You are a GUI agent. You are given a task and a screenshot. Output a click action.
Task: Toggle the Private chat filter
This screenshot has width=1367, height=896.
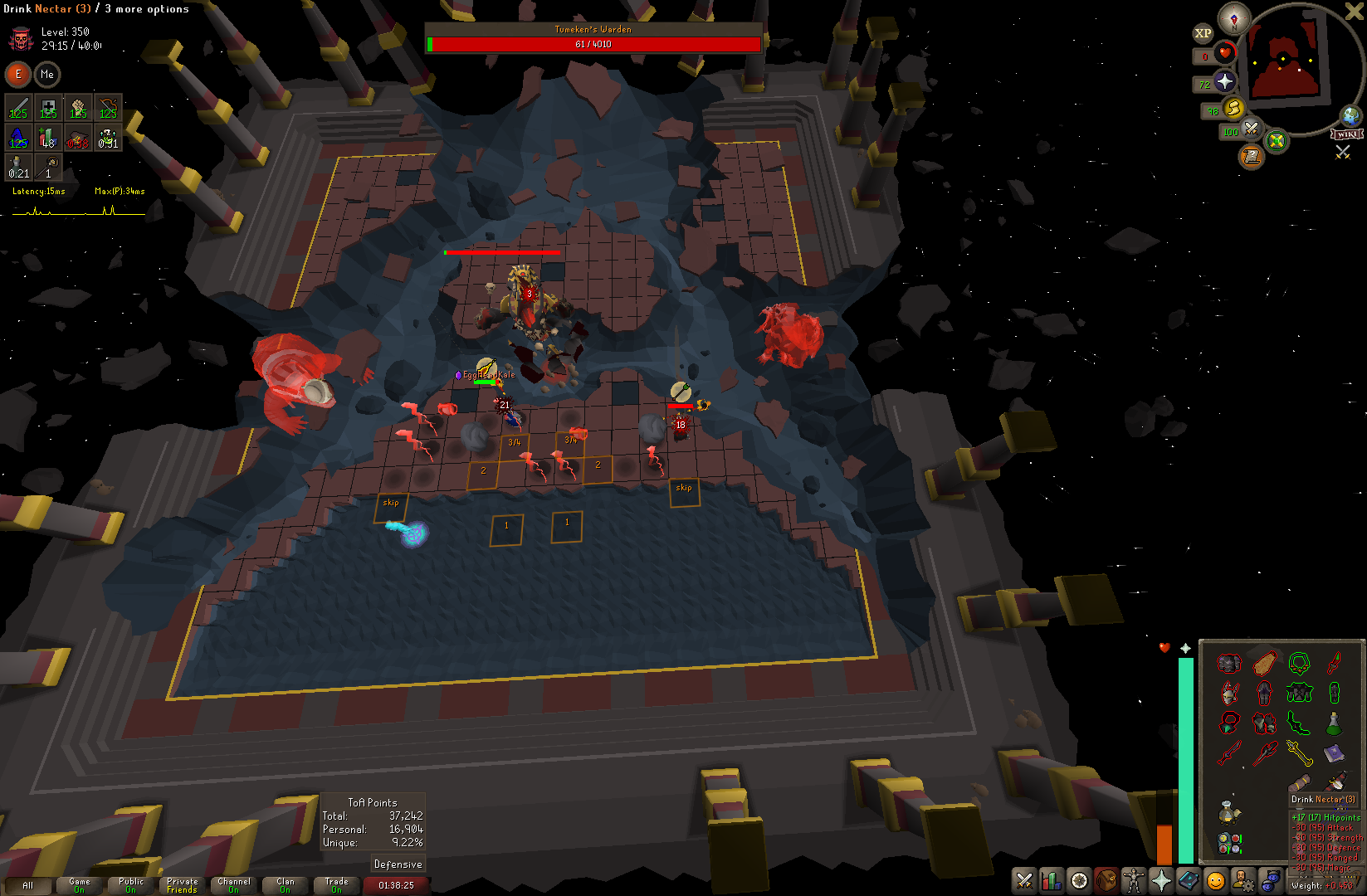tap(183, 885)
